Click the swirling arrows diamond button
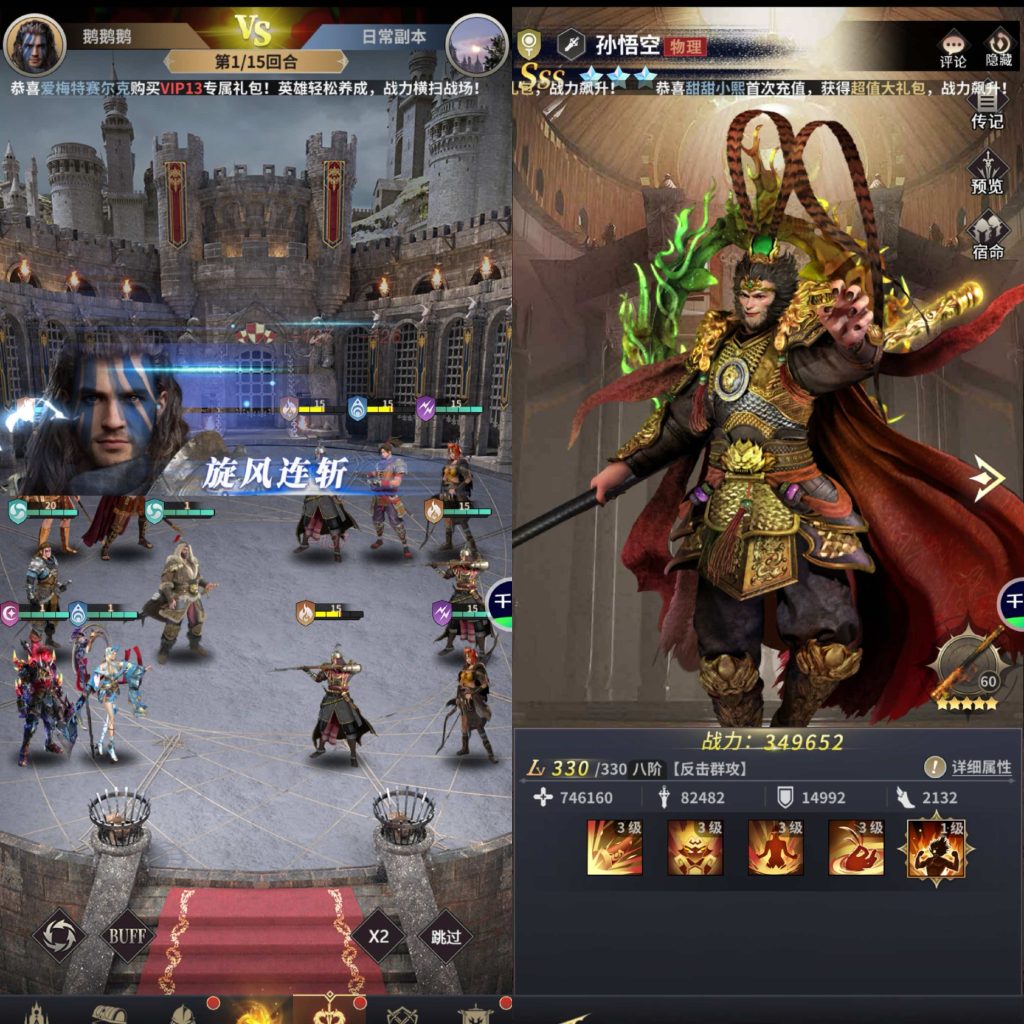 click(59, 937)
